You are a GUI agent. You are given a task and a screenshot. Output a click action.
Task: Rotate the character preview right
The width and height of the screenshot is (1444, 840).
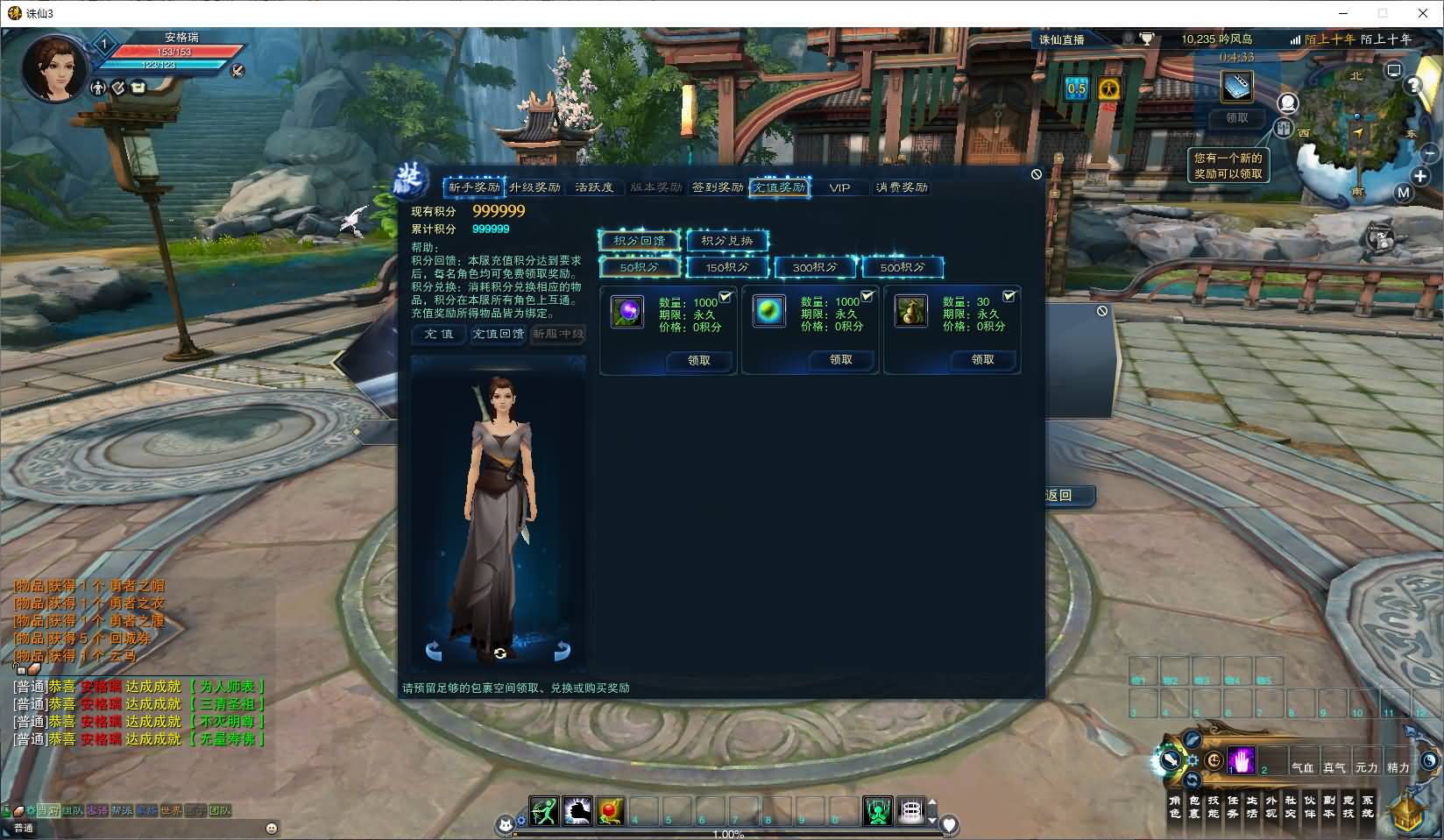(562, 651)
